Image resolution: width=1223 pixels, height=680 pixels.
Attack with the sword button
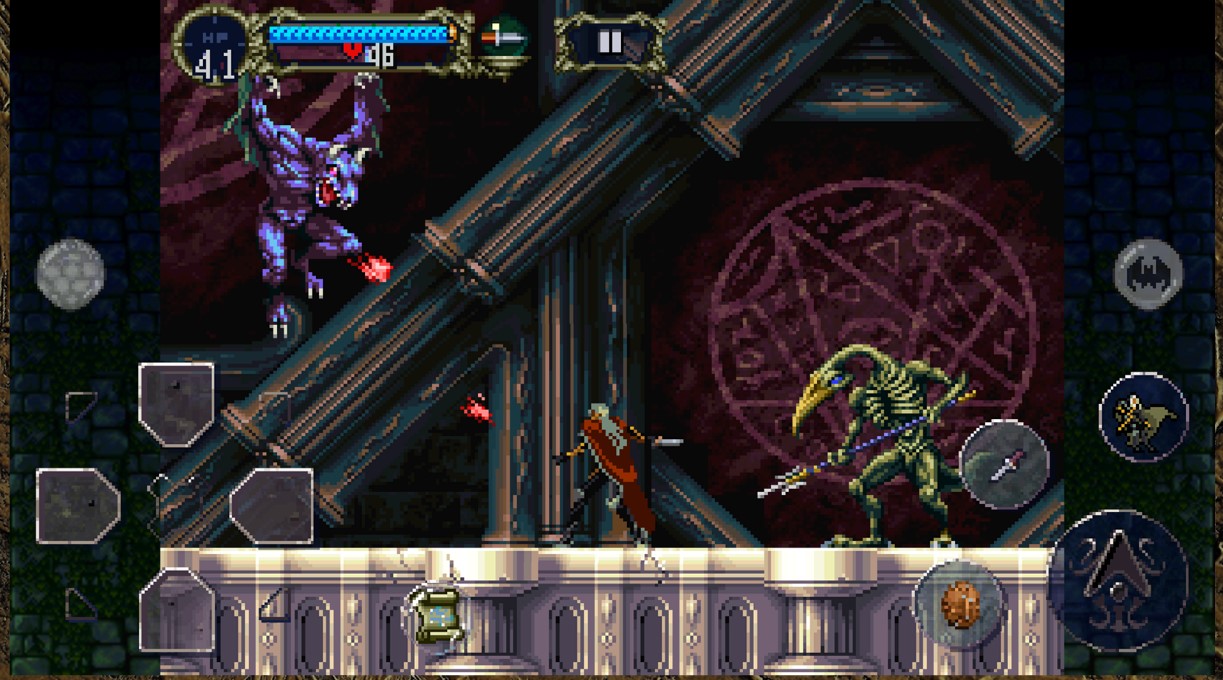(x=1004, y=465)
